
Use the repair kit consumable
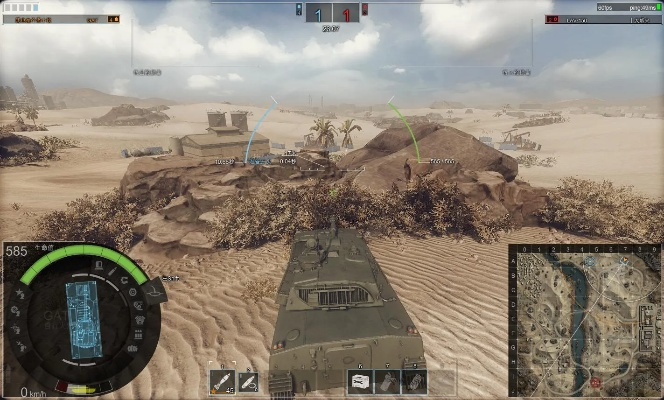pyautogui.click(x=361, y=381)
